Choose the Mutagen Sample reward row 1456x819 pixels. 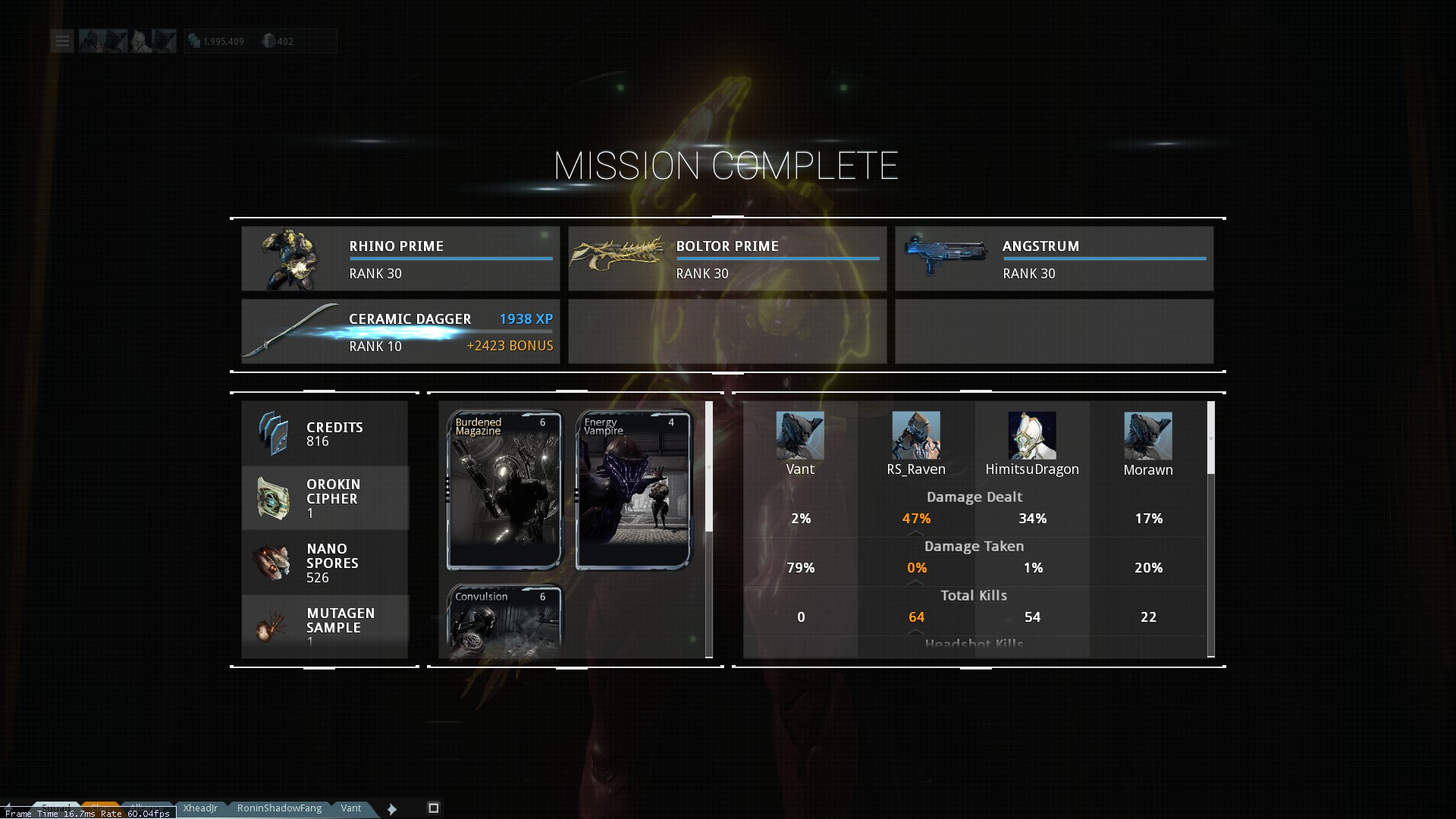tap(325, 626)
